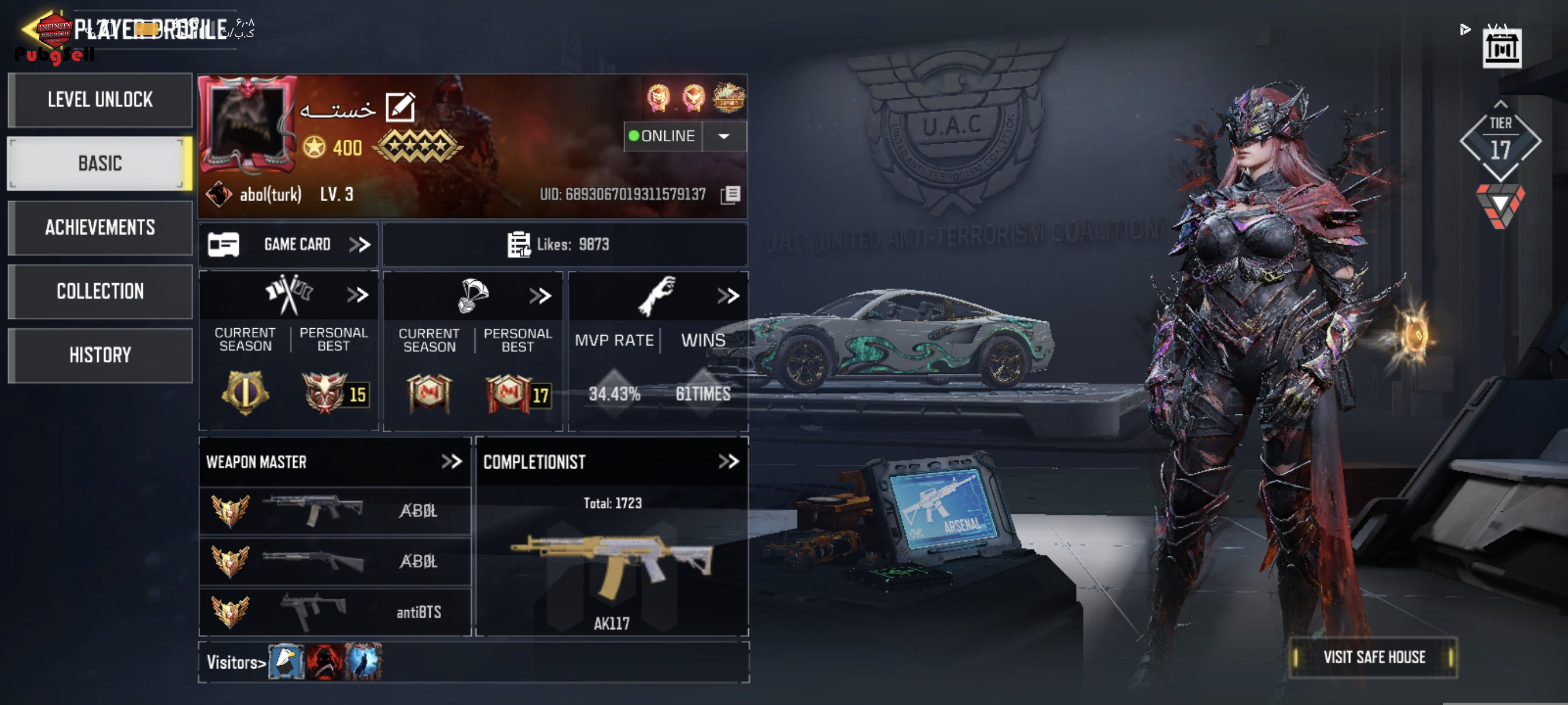The width and height of the screenshot is (1568, 705).
Task: Open the Level Unlock tab
Action: click(x=100, y=100)
